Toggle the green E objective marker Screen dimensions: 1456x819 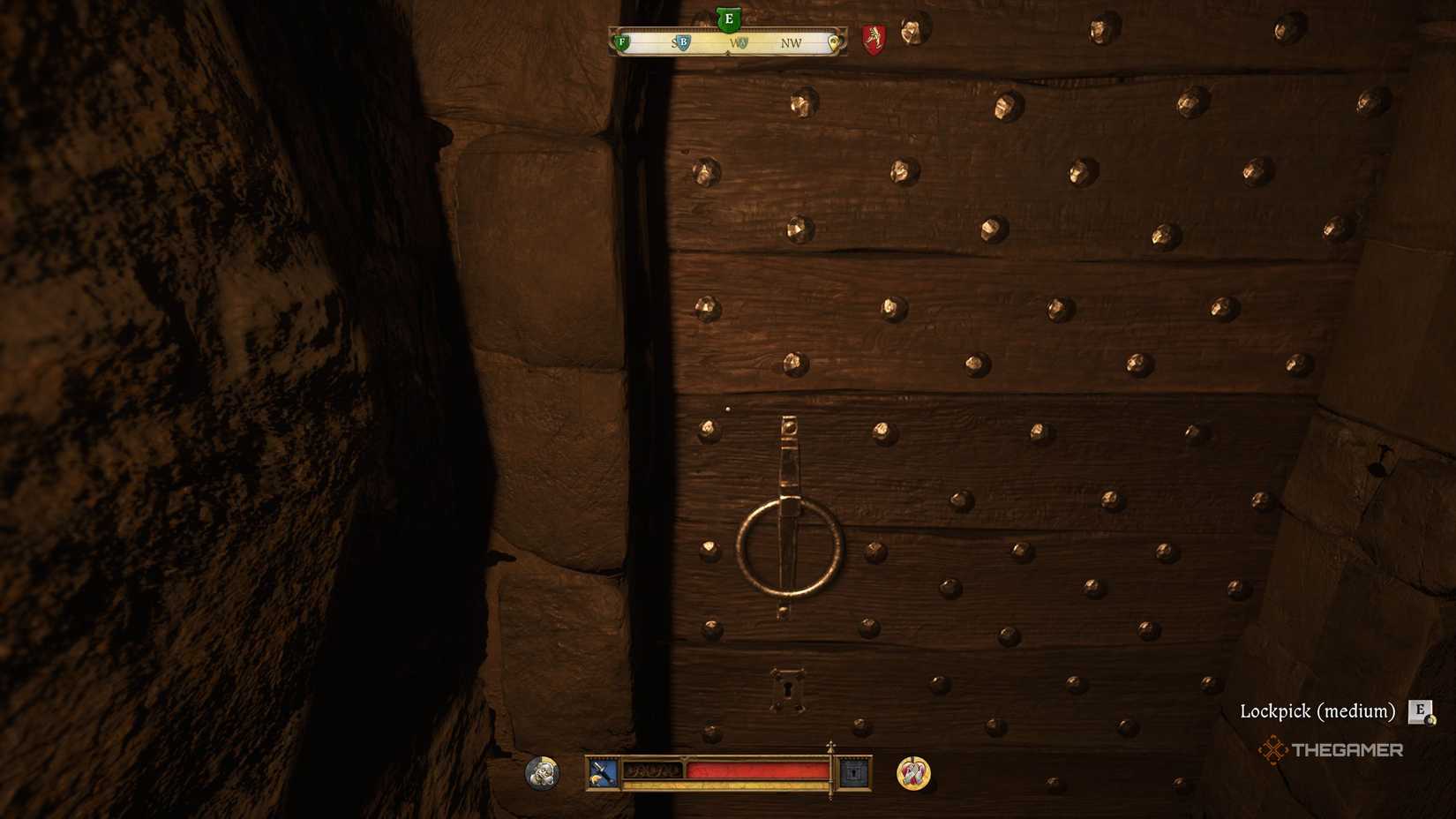tap(729, 19)
